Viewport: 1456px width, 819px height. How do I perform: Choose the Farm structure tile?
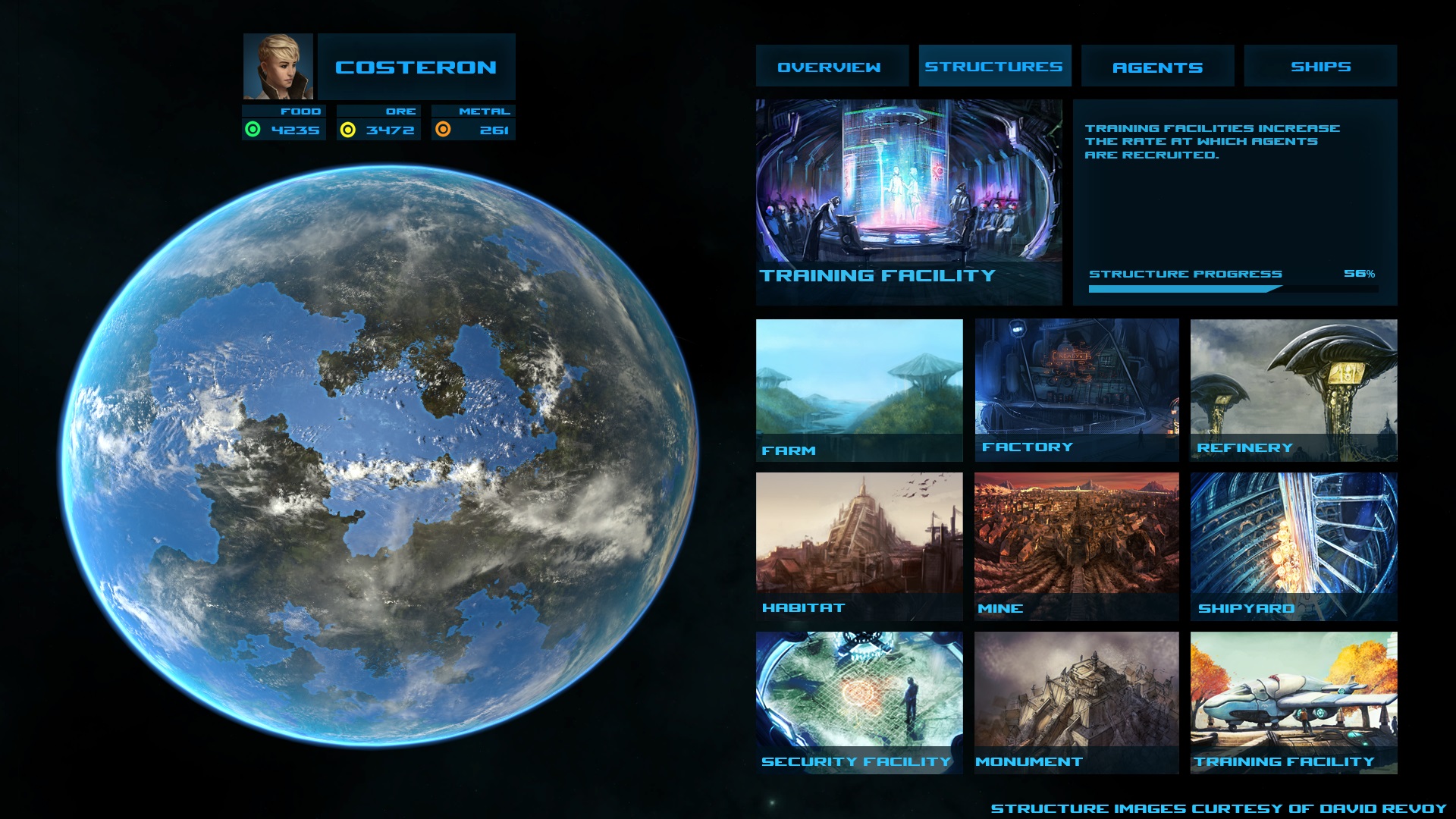(x=859, y=390)
